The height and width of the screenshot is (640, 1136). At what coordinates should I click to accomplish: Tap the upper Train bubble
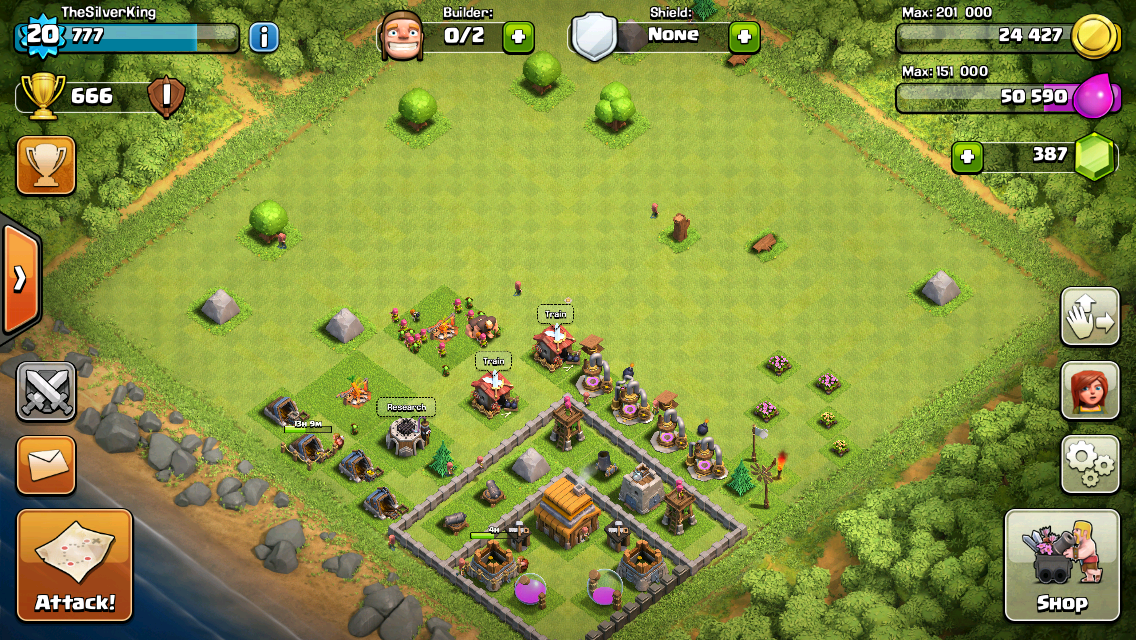556,314
